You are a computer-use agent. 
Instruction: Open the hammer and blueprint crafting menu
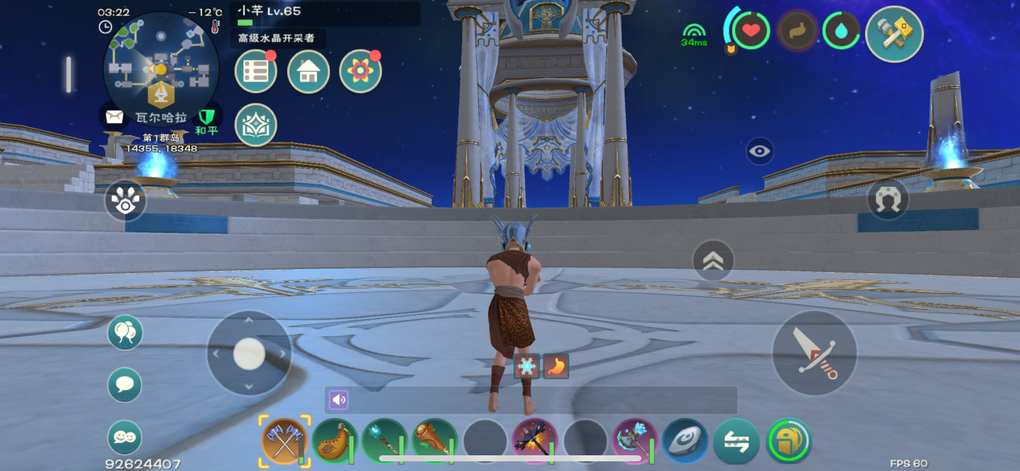[x=893, y=34]
